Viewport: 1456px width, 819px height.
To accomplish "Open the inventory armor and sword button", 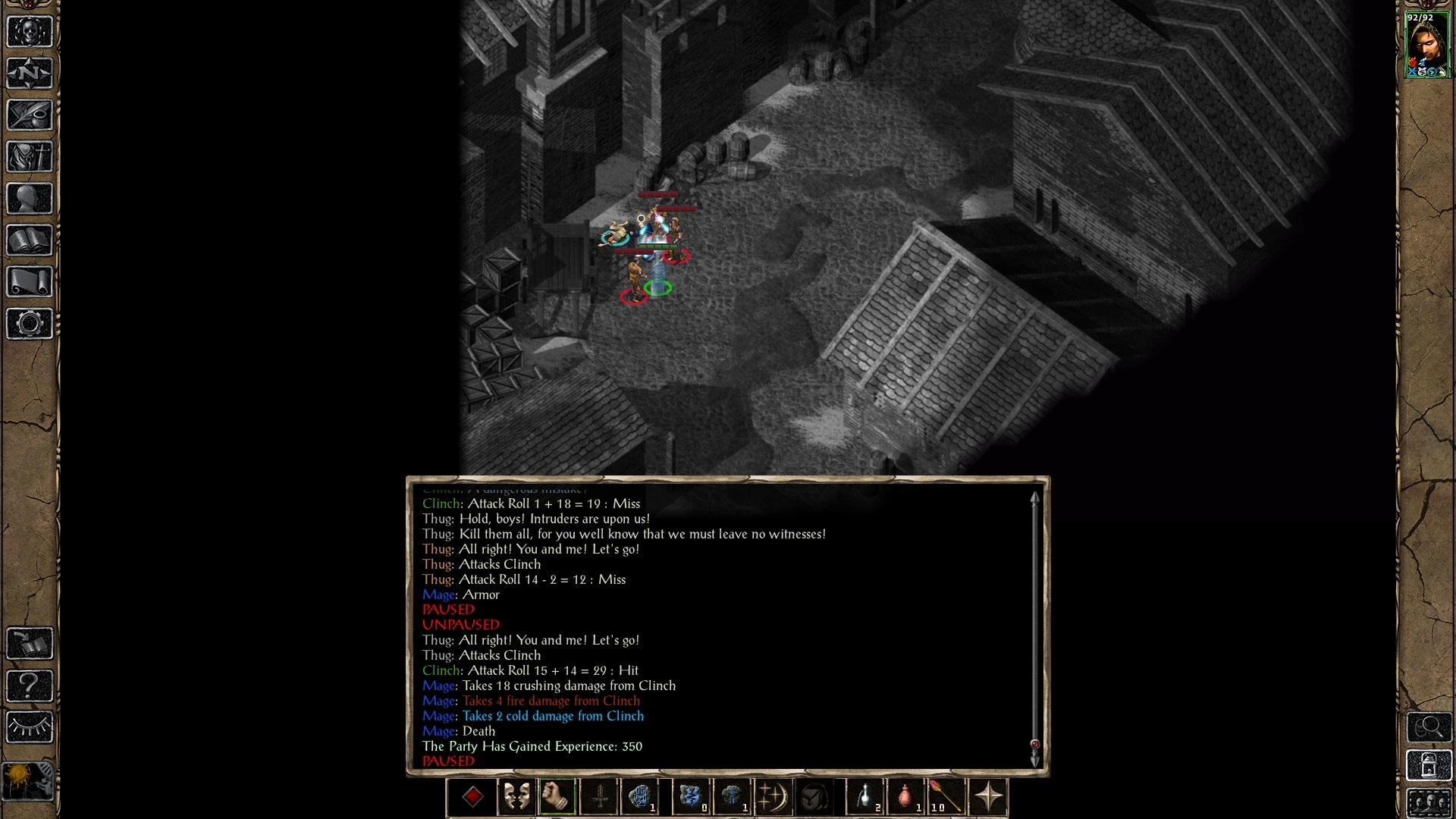I will [x=30, y=158].
